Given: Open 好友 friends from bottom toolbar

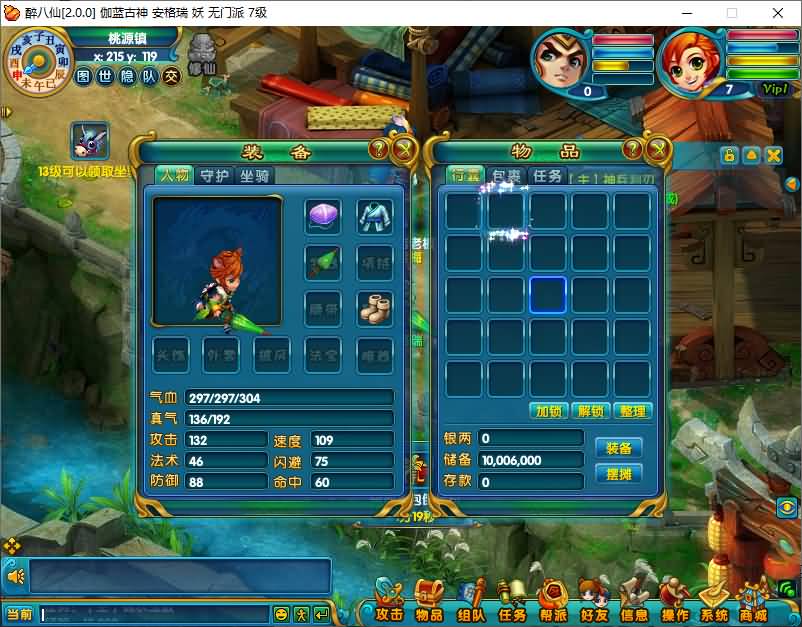Looking at the screenshot, I should click(x=594, y=605).
